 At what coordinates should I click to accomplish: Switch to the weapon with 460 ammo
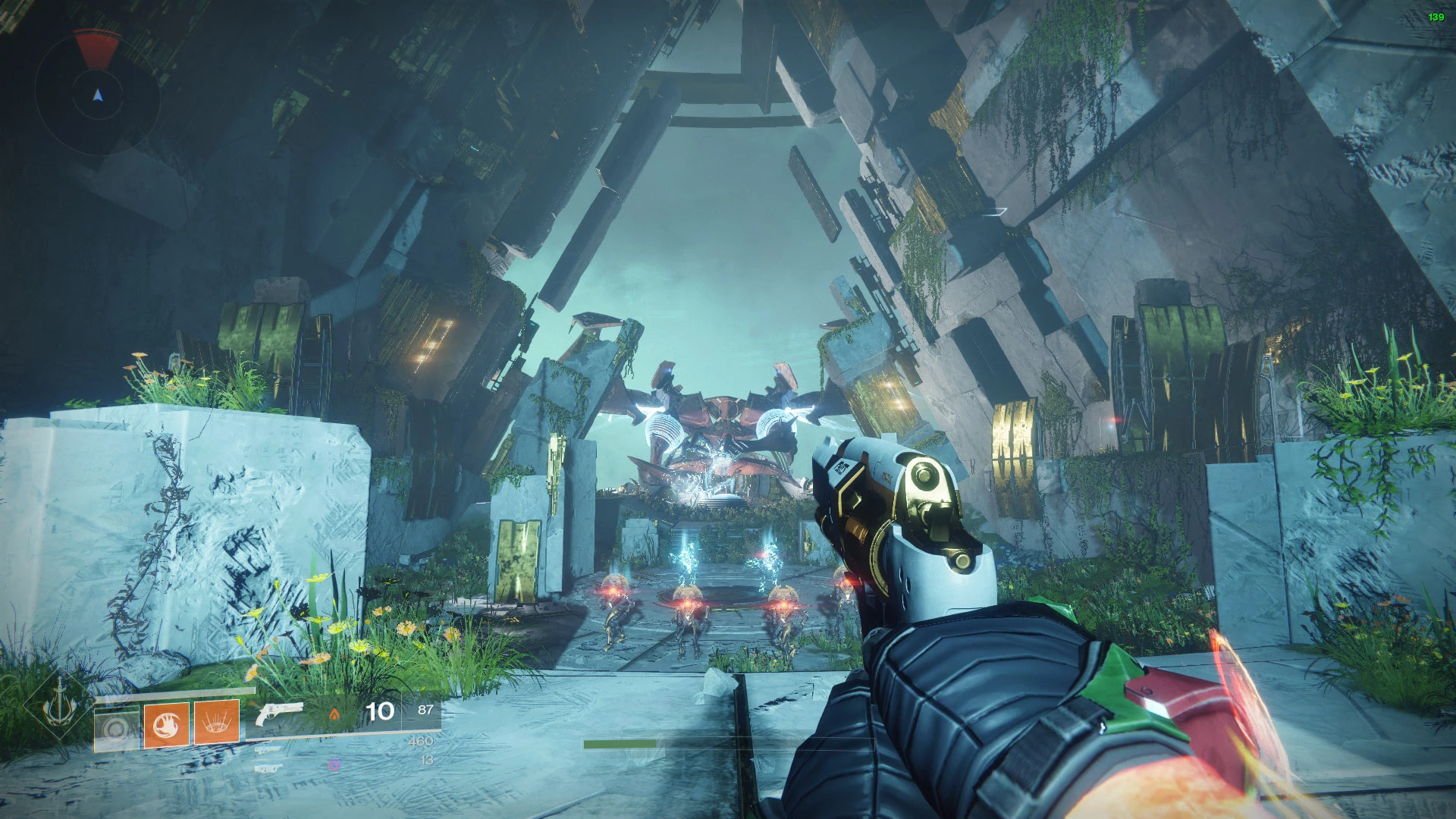[x=268, y=748]
